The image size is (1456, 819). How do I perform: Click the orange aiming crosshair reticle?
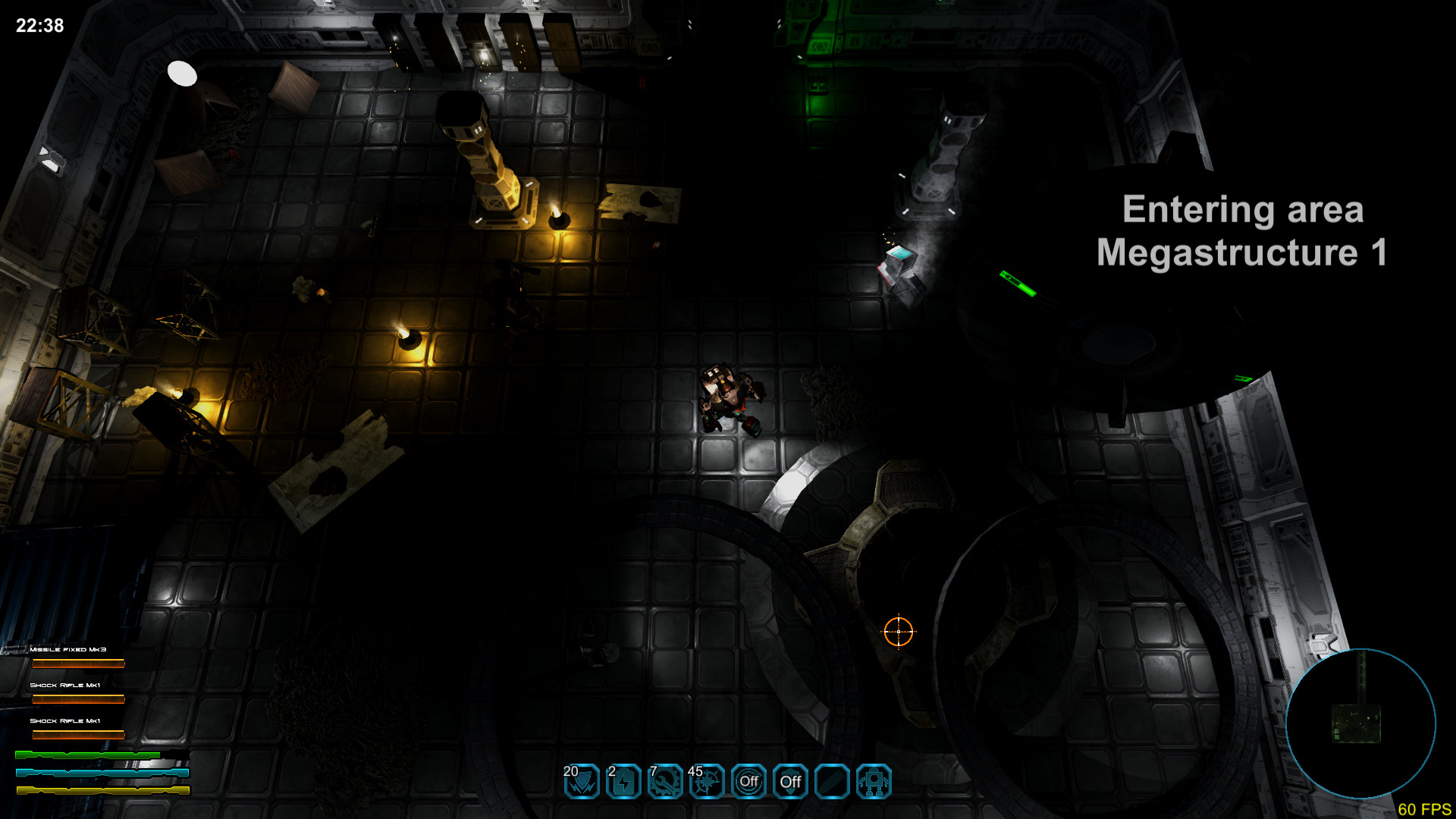point(899,632)
